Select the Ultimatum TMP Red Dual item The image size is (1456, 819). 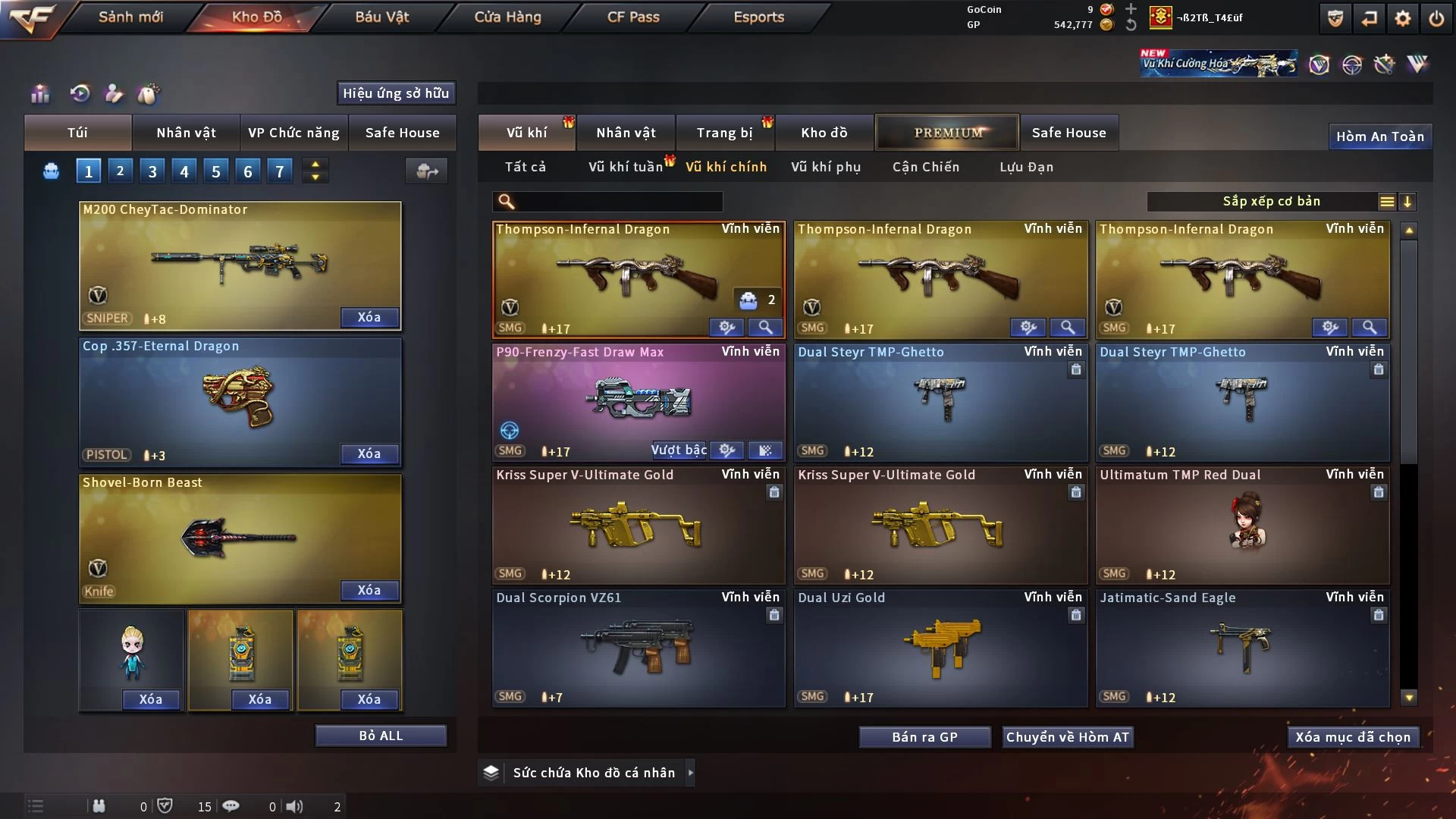pyautogui.click(x=1242, y=525)
